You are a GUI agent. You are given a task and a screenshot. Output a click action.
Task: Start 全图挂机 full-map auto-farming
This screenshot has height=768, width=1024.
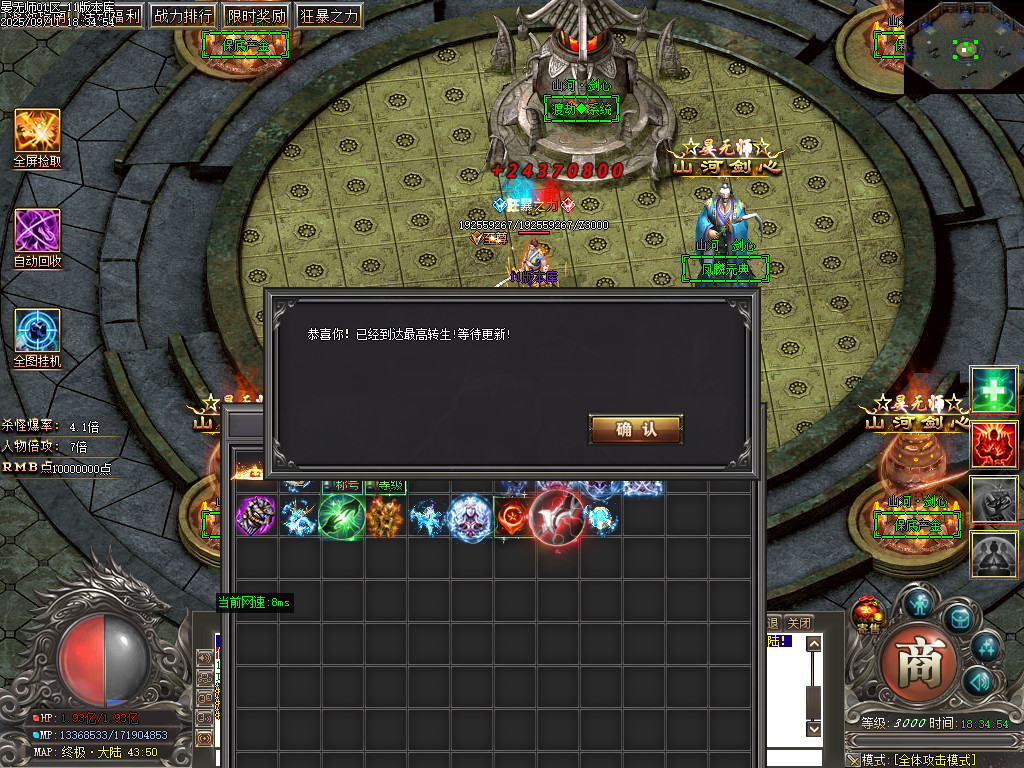pyautogui.click(x=37, y=331)
